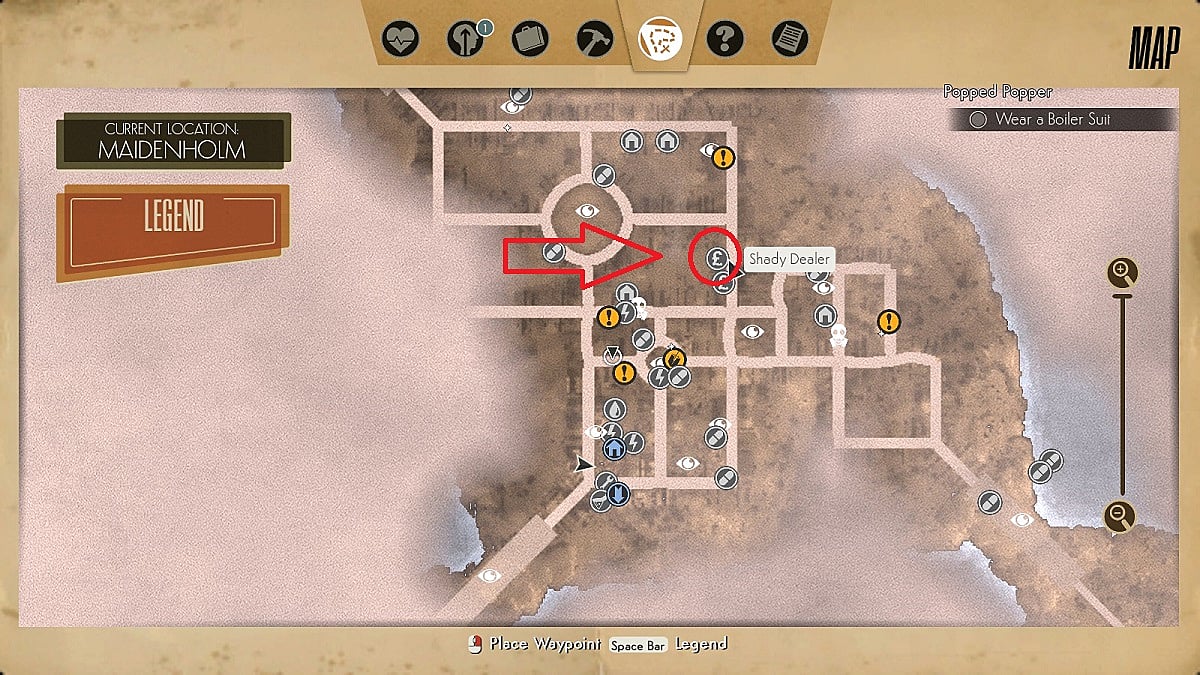Zoom out with the magnifier minus button
Screen dimensions: 1200x675
(1120, 516)
